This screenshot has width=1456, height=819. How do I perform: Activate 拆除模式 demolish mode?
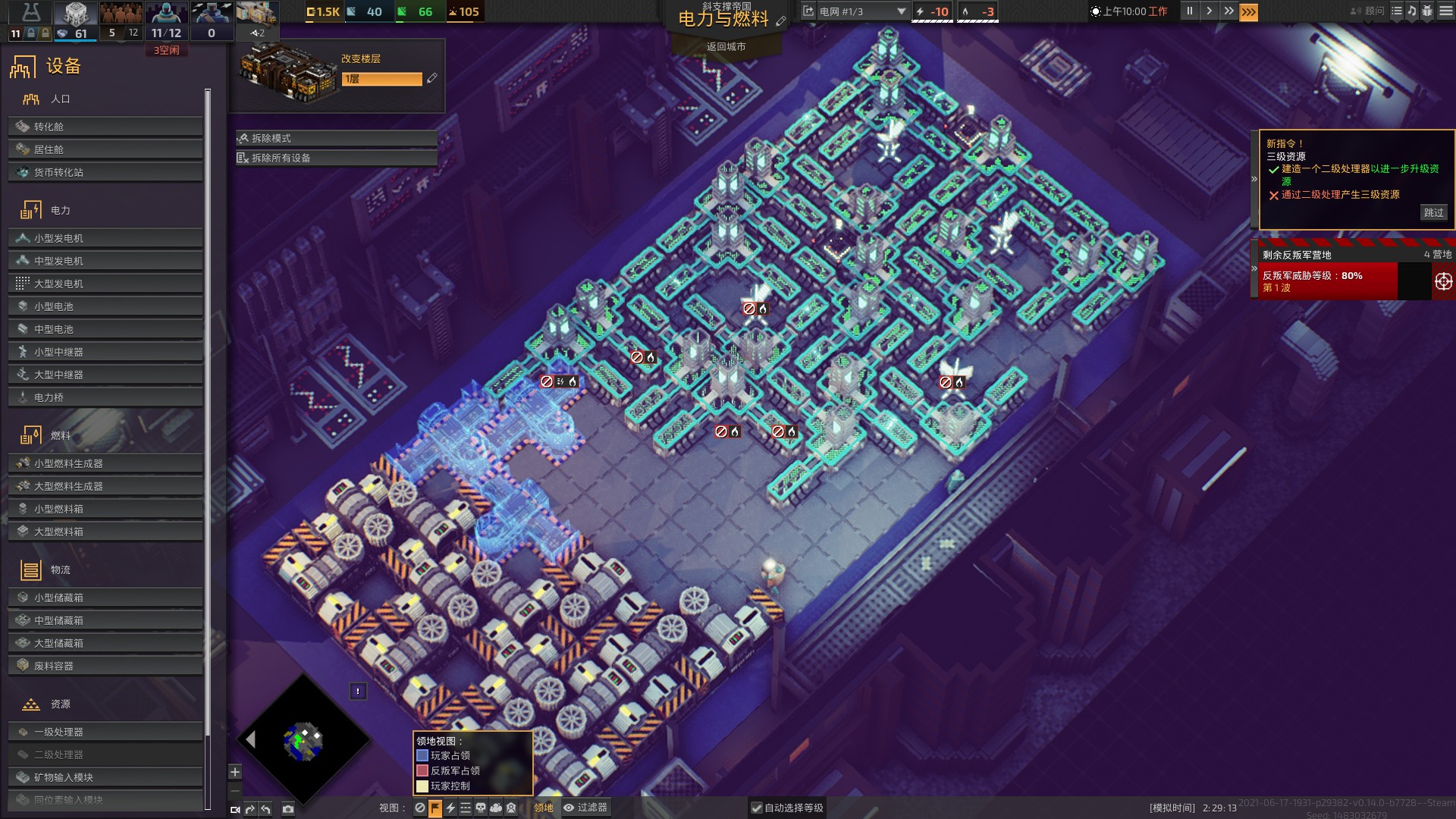(x=336, y=138)
